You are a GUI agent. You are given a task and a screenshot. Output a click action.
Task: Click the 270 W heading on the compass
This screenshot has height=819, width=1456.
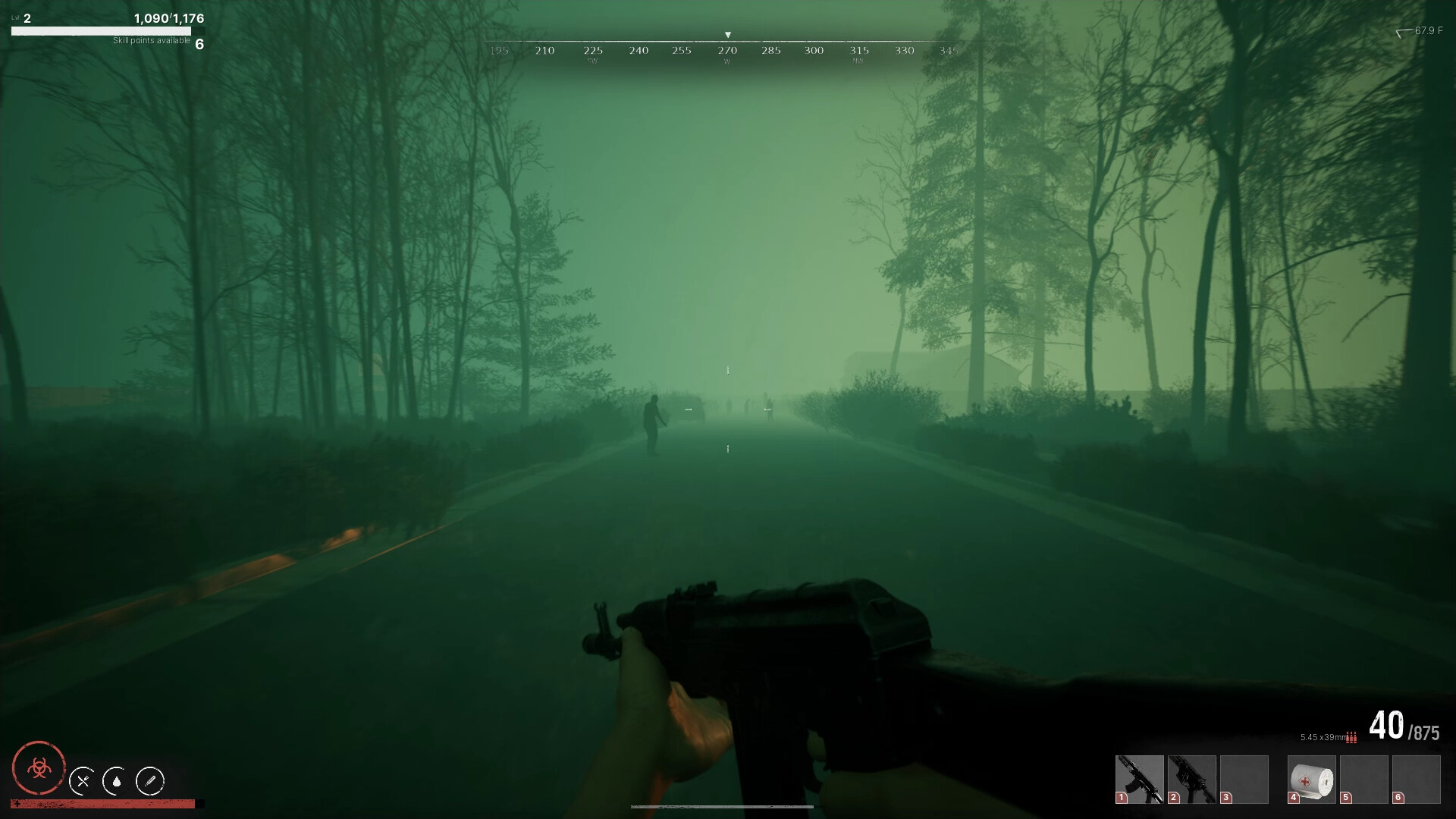(x=727, y=50)
